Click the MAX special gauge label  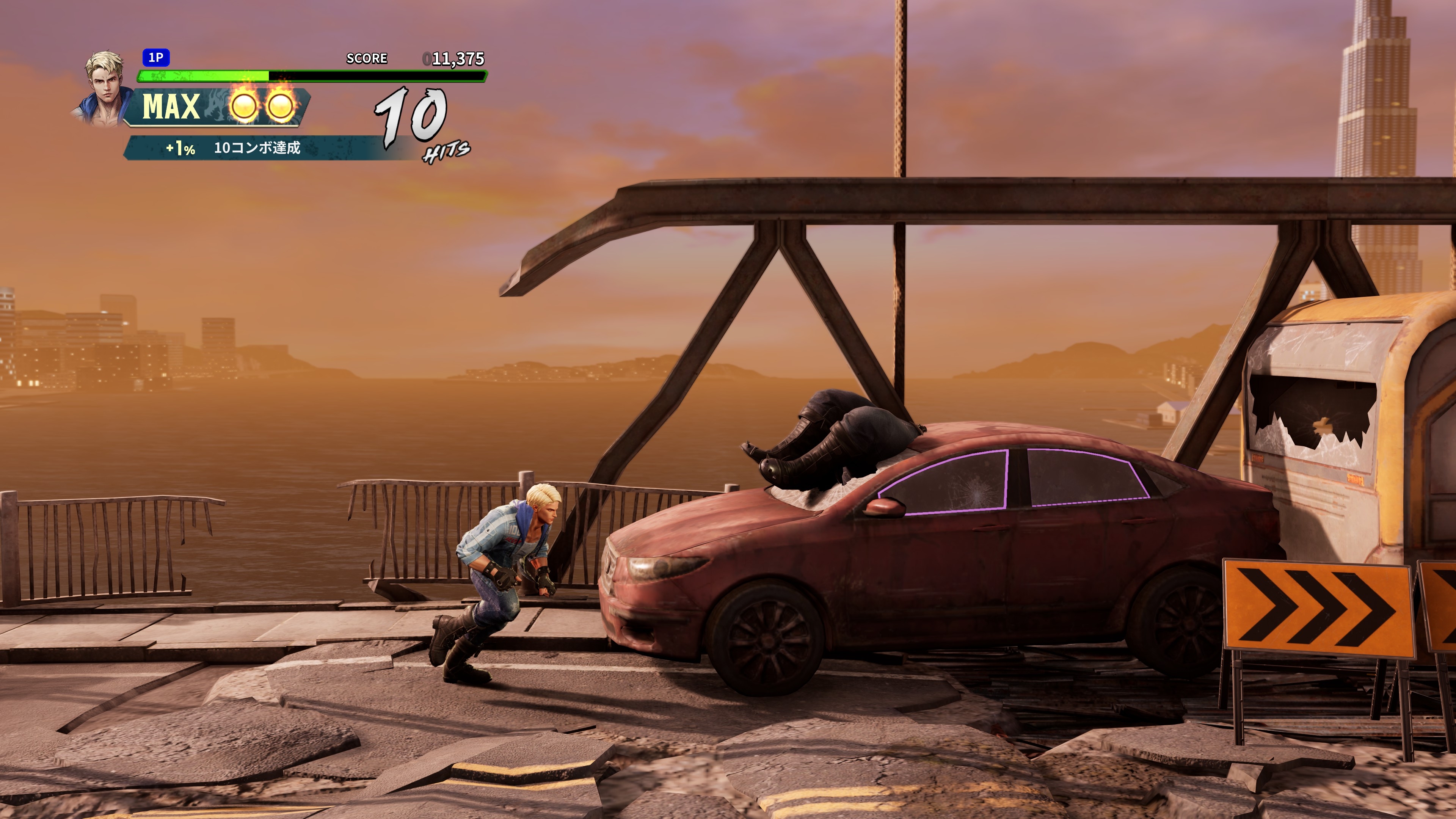[171, 107]
